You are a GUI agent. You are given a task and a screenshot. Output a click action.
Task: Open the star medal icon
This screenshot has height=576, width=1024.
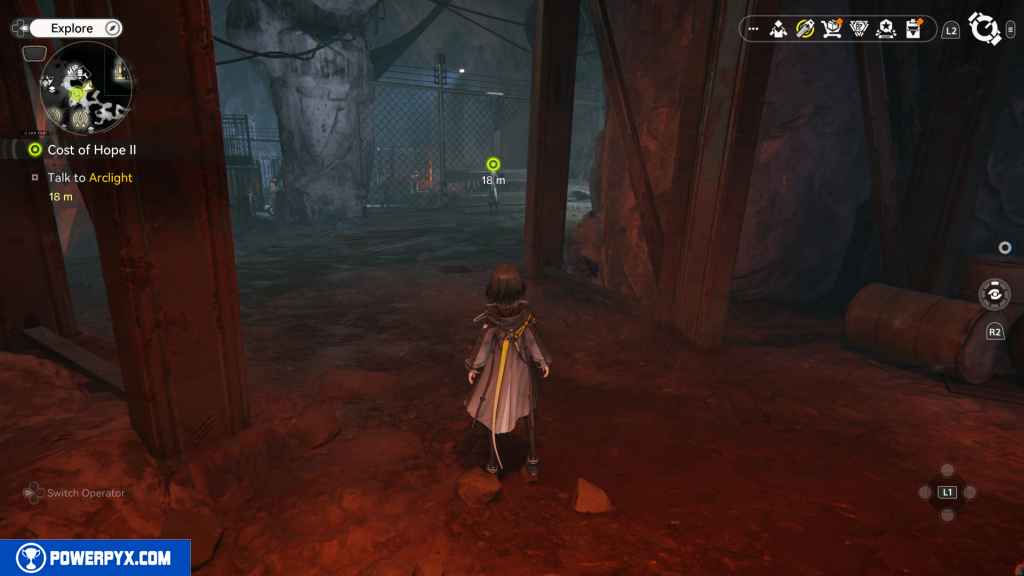885,29
